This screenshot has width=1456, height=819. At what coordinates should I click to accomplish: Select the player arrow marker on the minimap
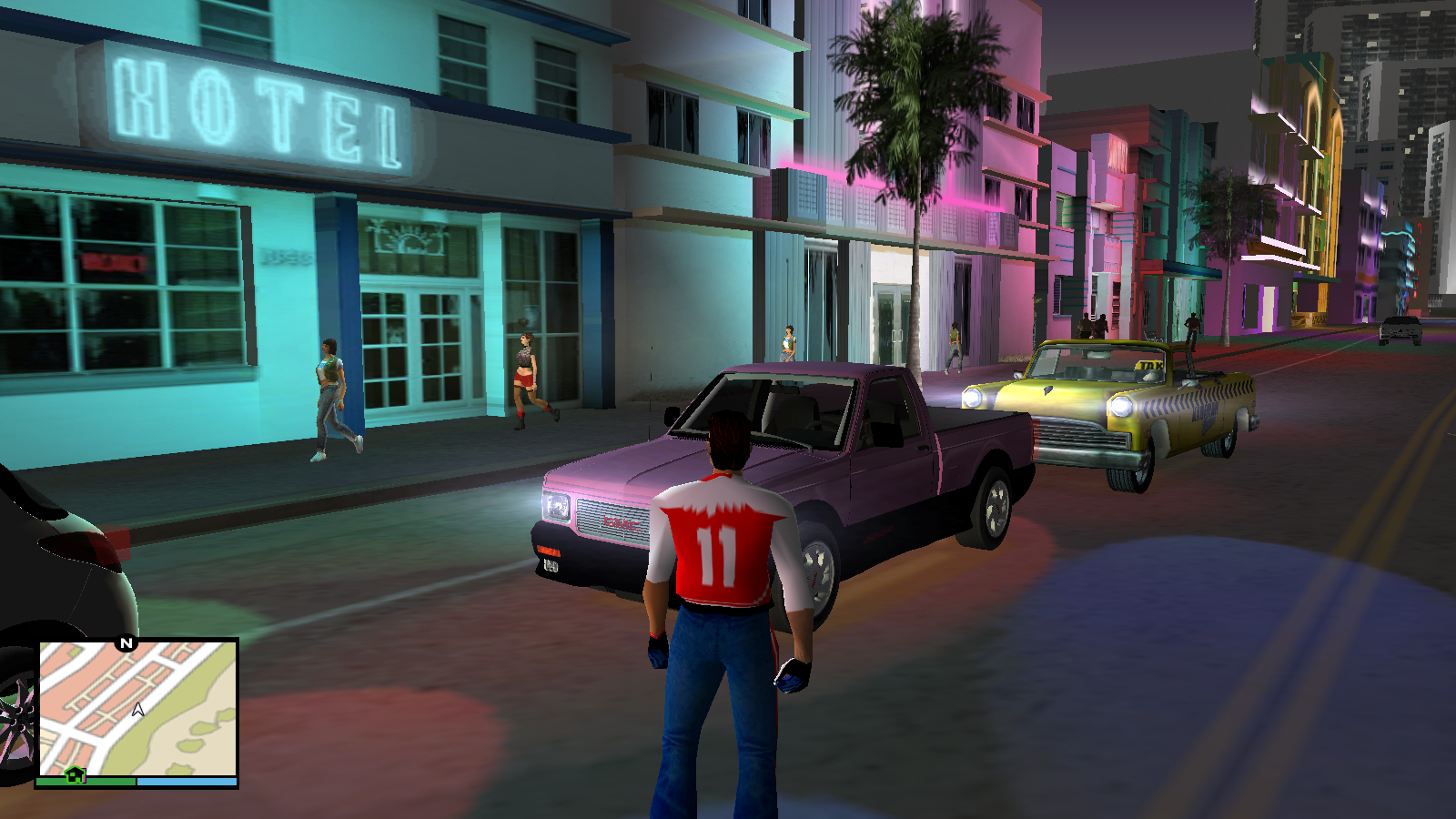pyautogui.click(x=137, y=710)
